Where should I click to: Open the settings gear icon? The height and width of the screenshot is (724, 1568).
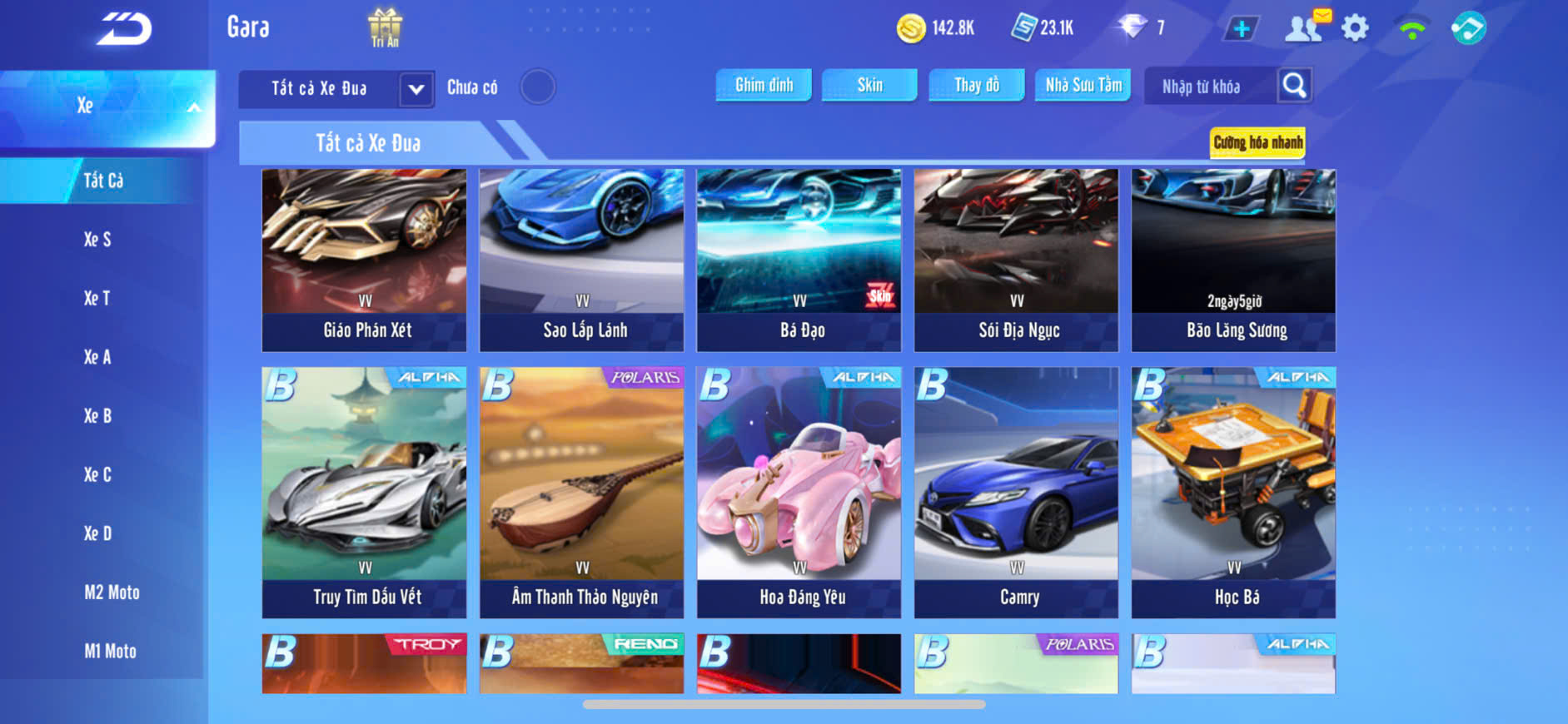pyautogui.click(x=1355, y=28)
